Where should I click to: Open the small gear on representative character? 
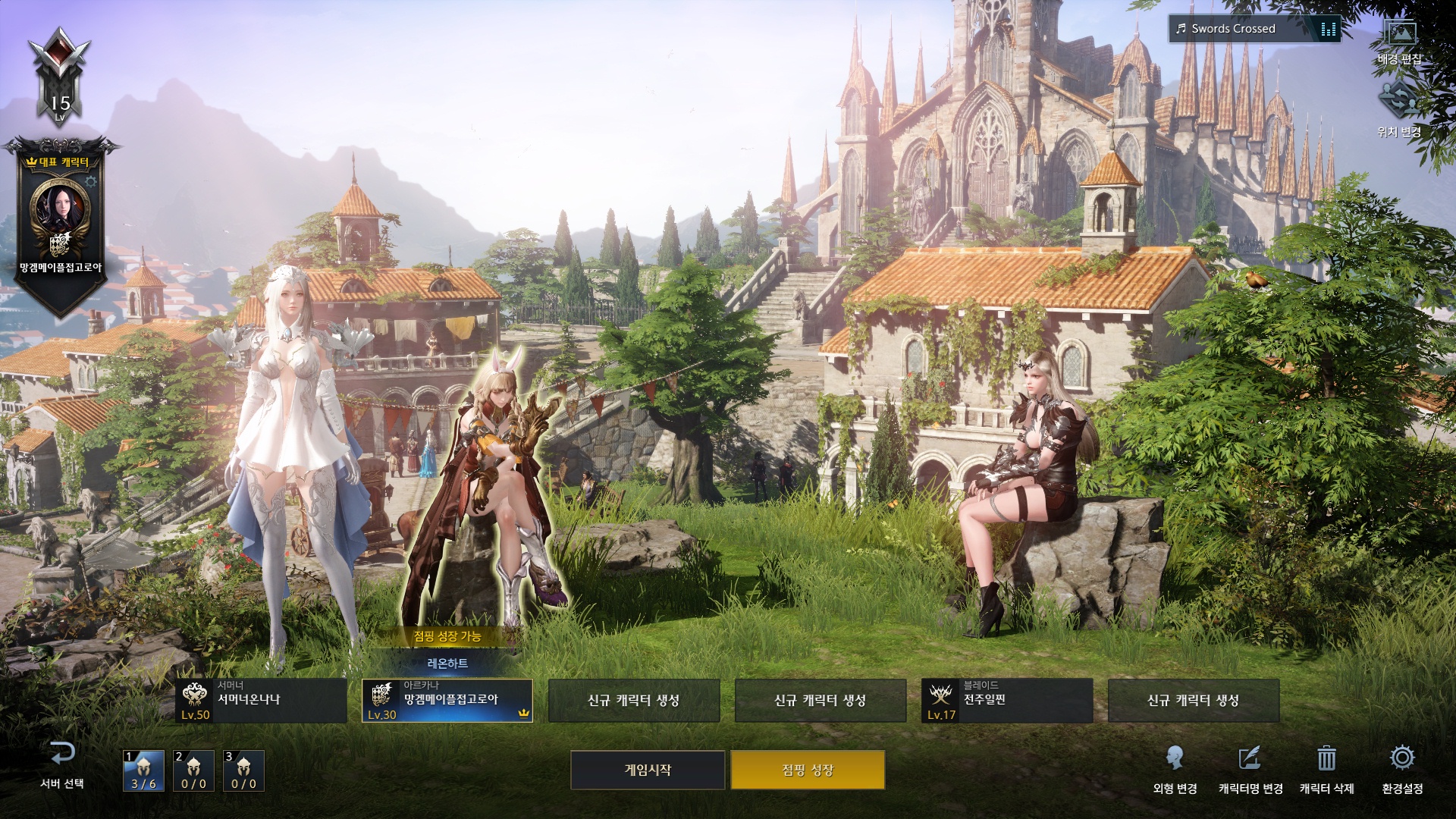[x=91, y=182]
